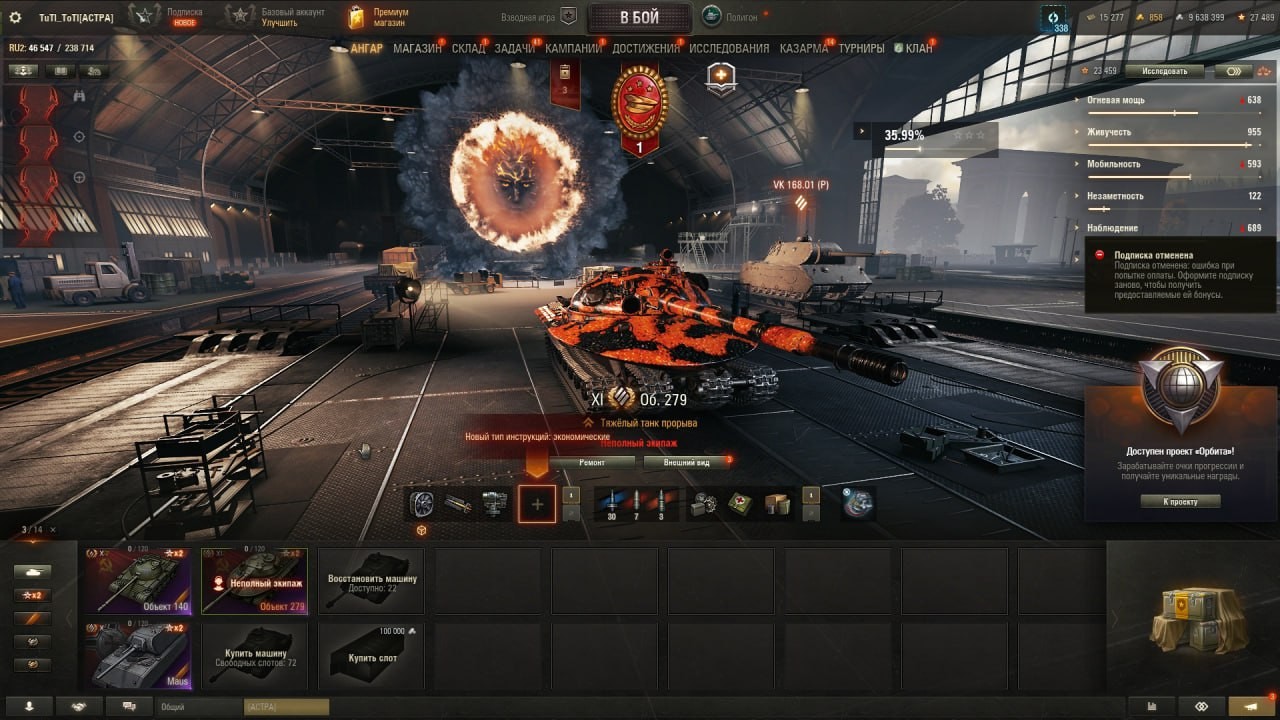This screenshot has height=720, width=1280.
Task: Open Купить машину slot
Action: click(x=255, y=656)
